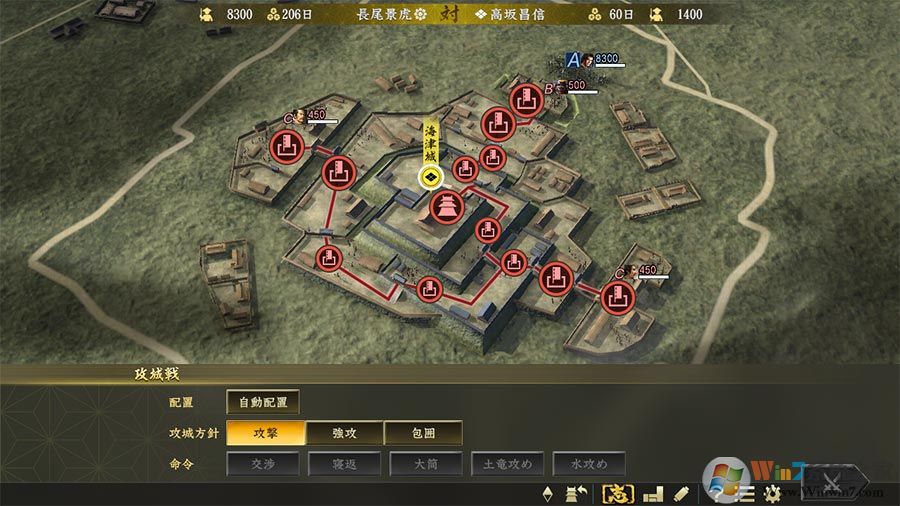Choose the 土竜攻め tunnel attack command
Image resolution: width=900 pixels, height=506 pixels.
click(x=508, y=464)
